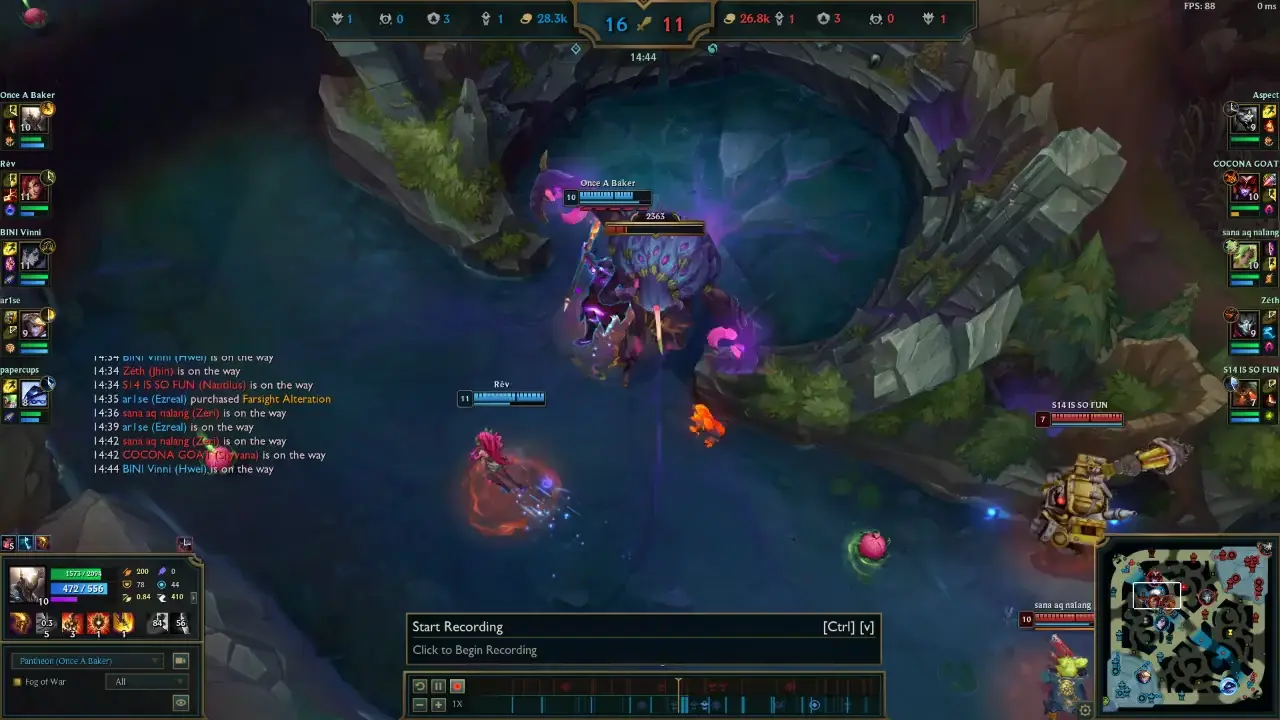Click Pantheon's ultimate ability icon

[x=124, y=623]
